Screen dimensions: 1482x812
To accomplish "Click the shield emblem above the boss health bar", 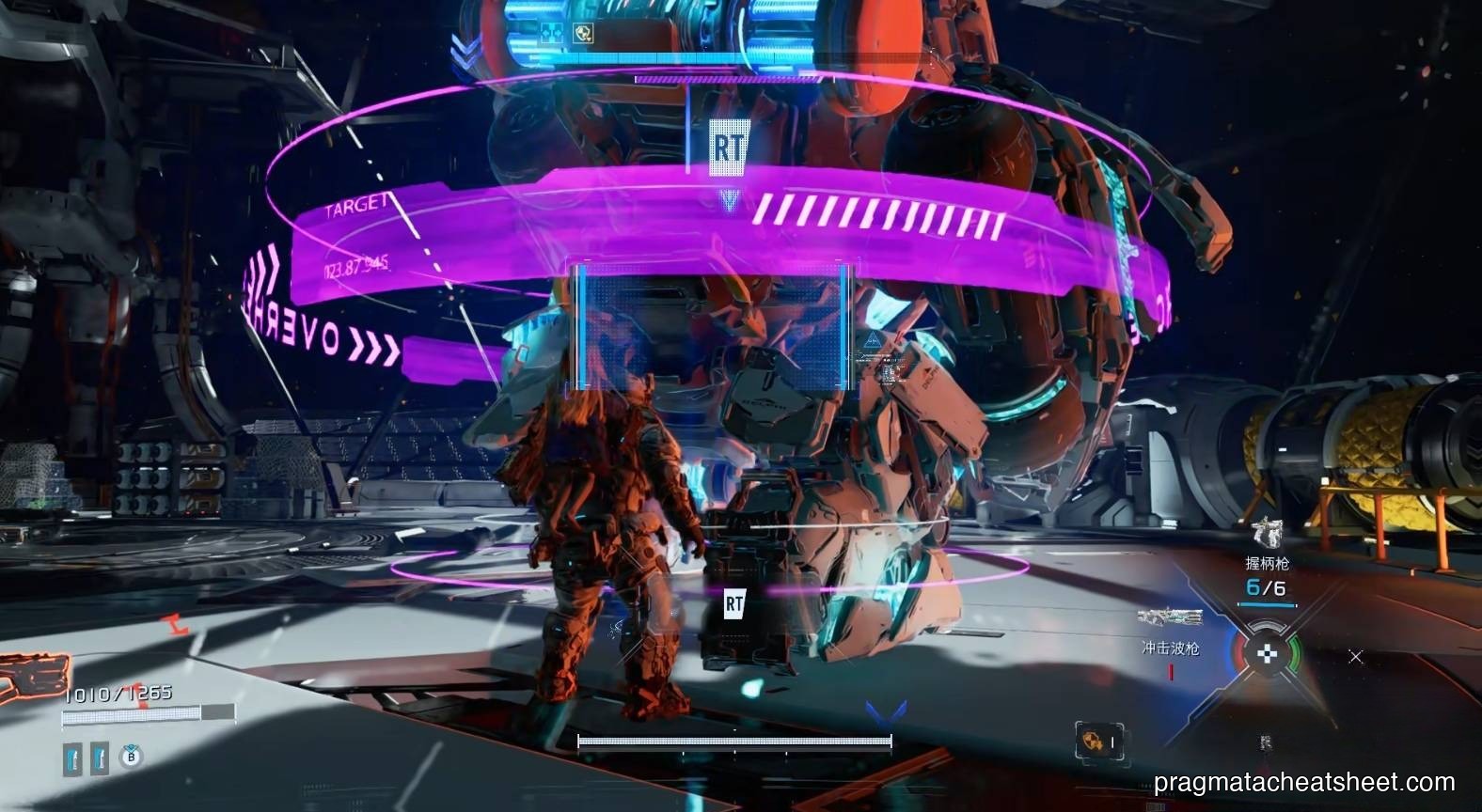I will pos(583,32).
